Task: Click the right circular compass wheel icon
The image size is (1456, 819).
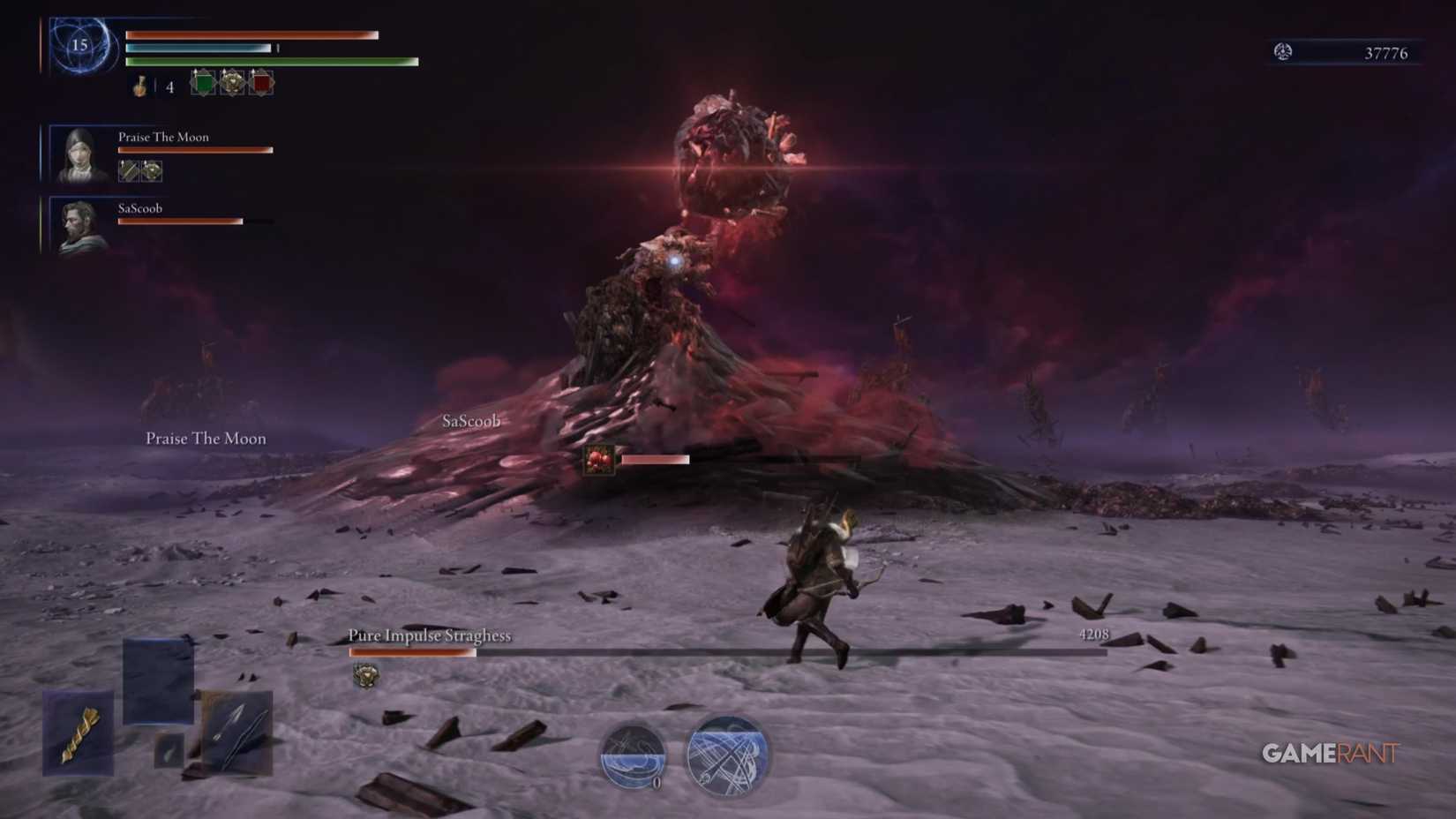Action: (724, 757)
